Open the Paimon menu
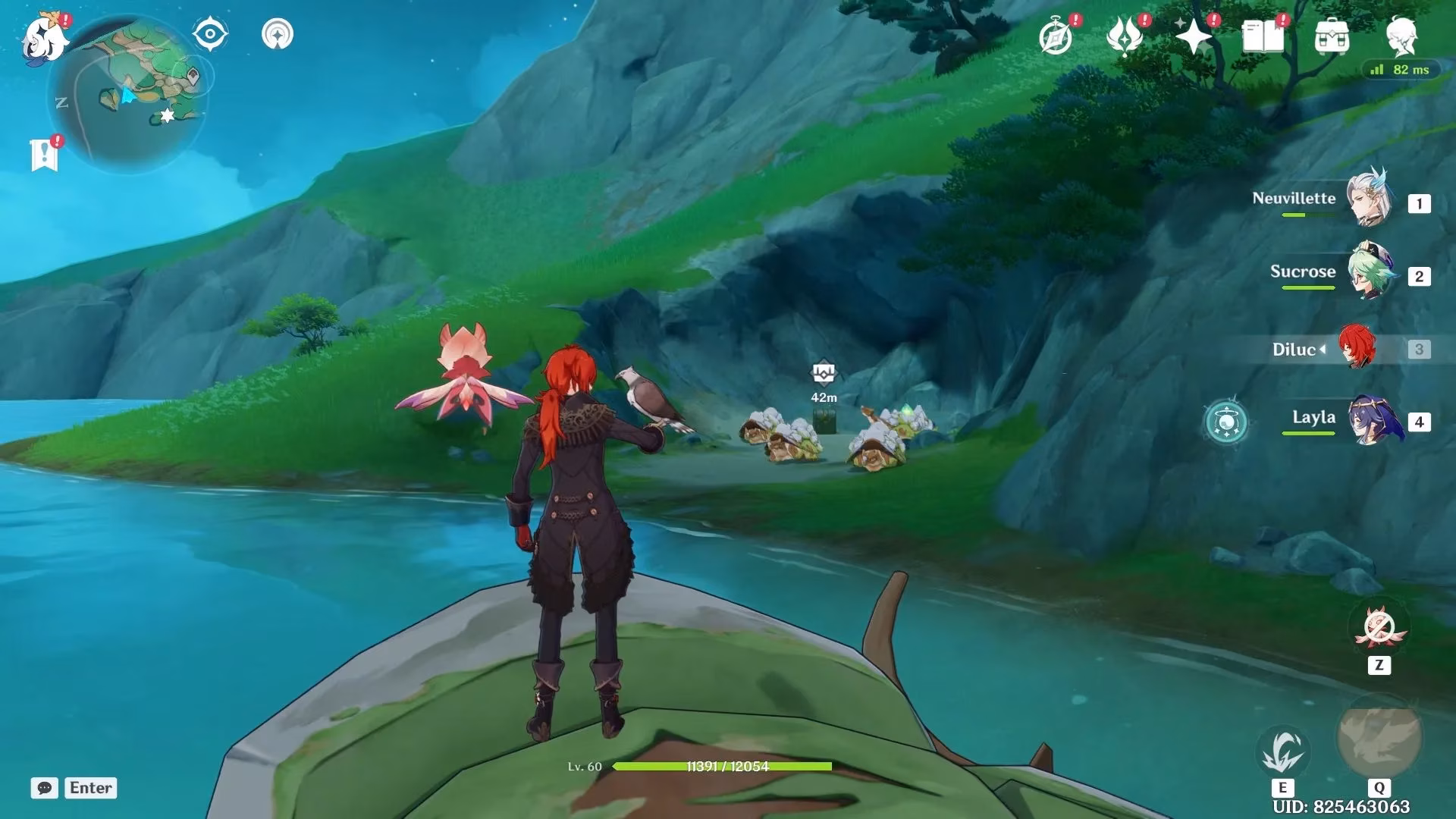The width and height of the screenshot is (1456, 819). 44,36
